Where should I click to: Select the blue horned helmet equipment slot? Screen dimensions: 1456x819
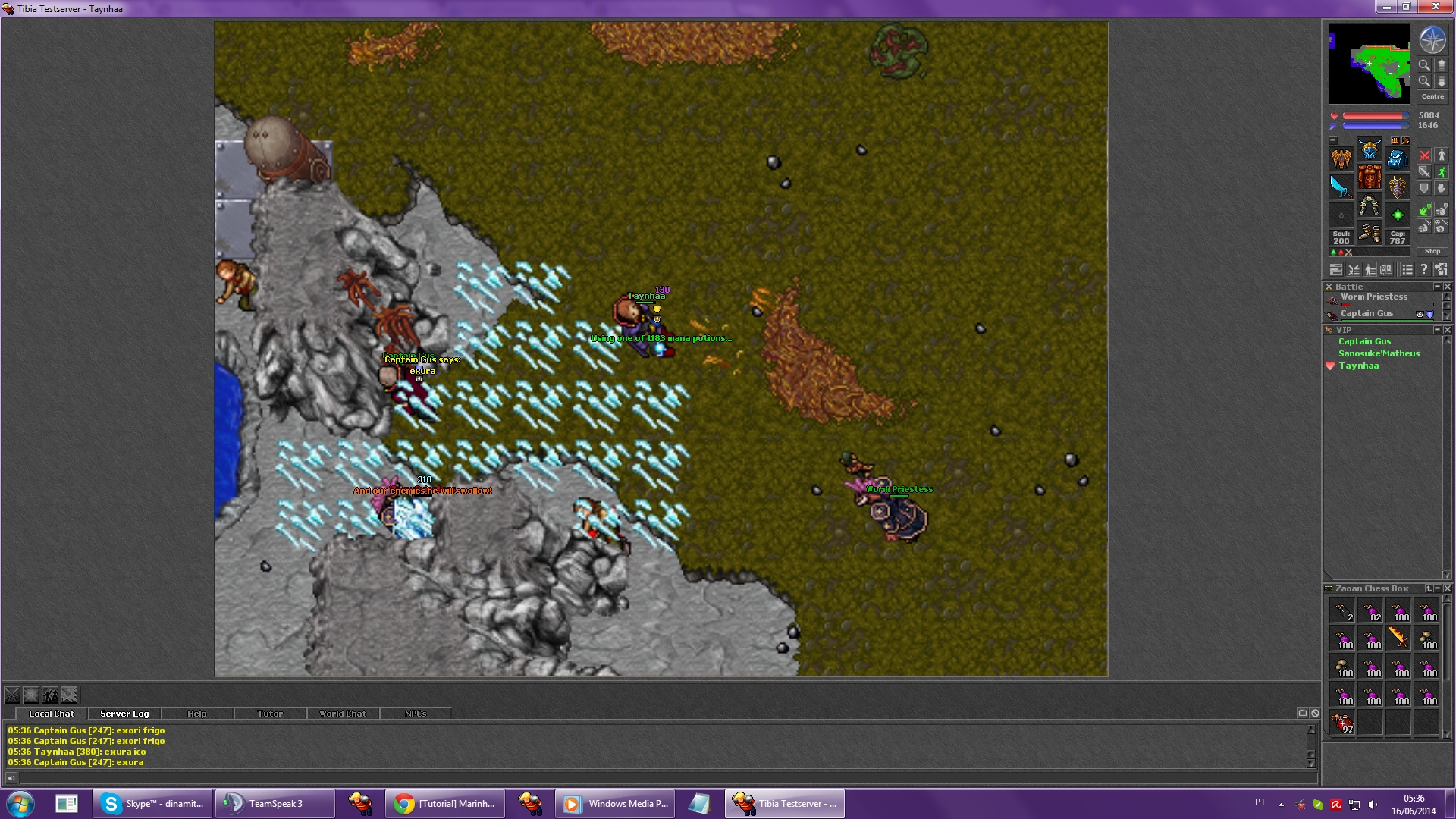1370,149
